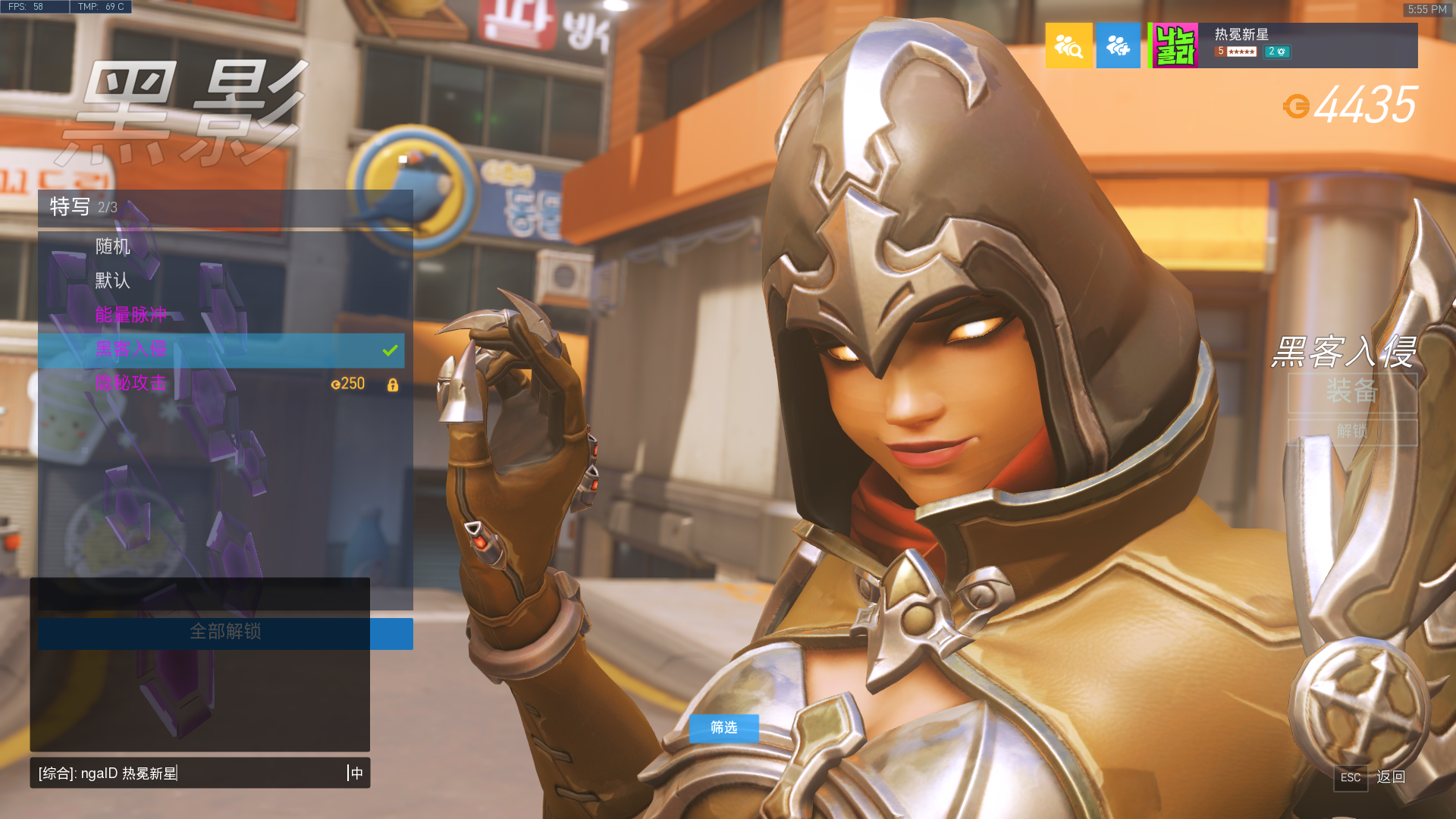This screenshot has height=819, width=1456.
Task: Toggle the 中 input language indicator
Action: pyautogui.click(x=356, y=773)
